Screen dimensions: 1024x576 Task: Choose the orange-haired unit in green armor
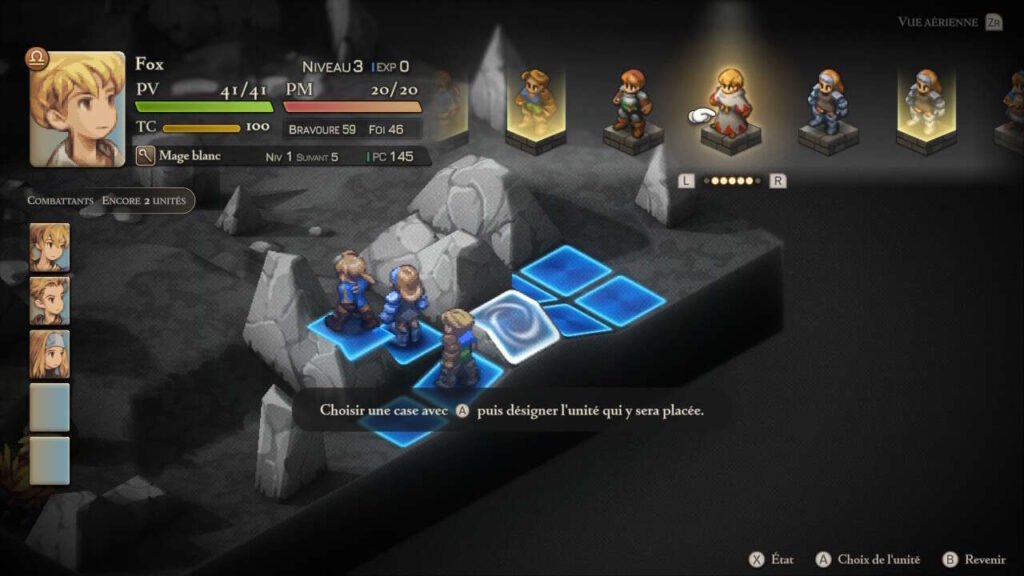point(631,103)
